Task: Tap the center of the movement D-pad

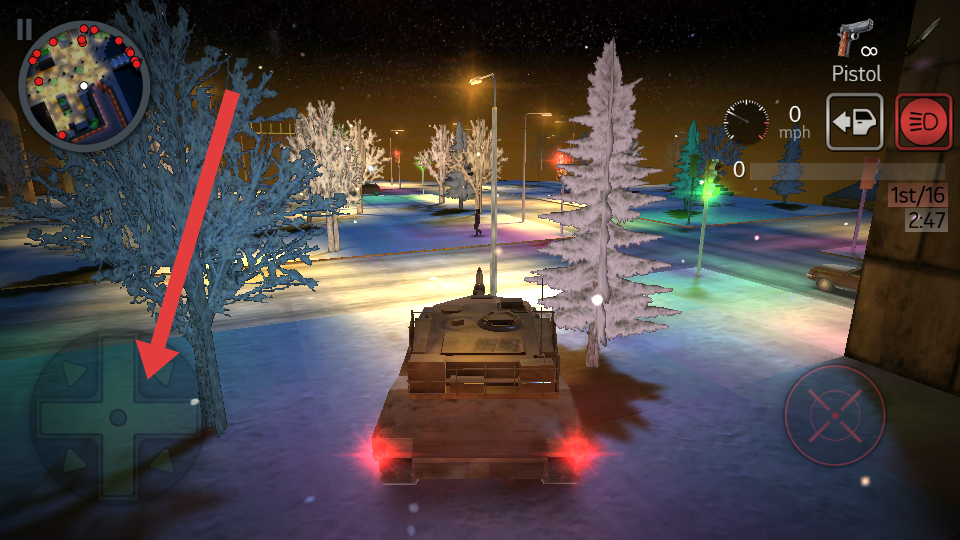Action: 118,416
